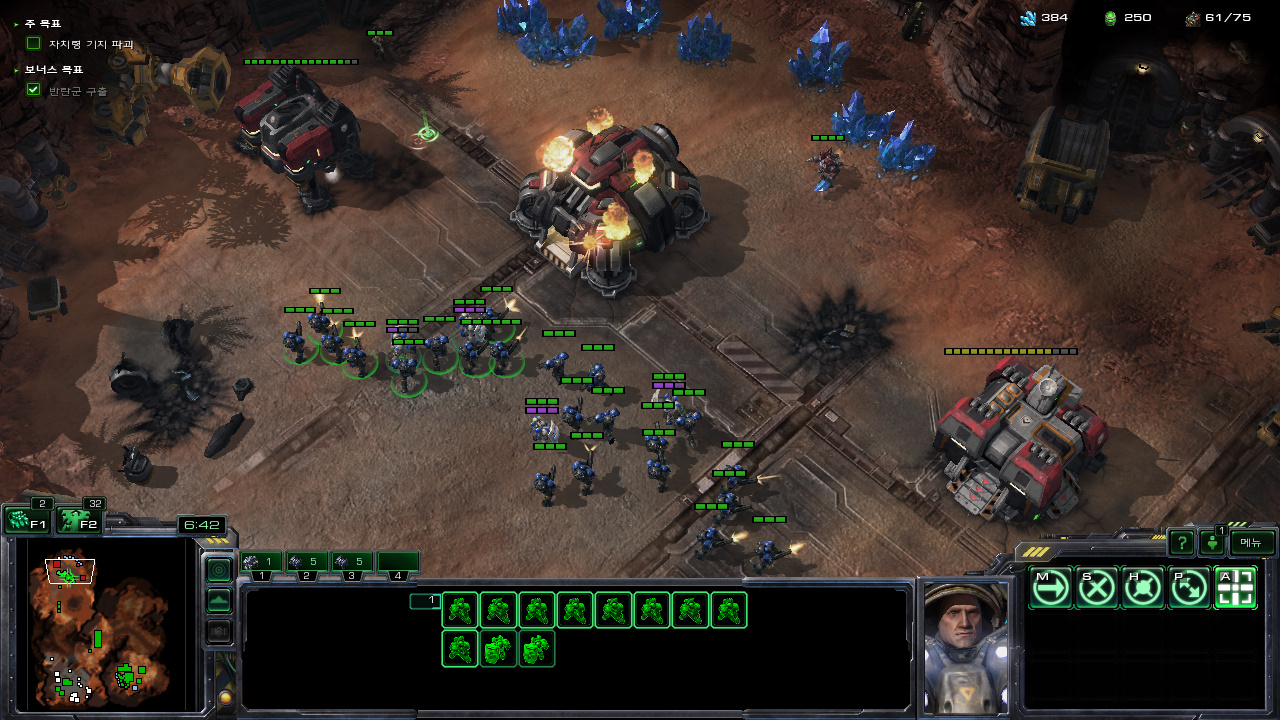This screenshot has width=1280, height=720.
Task: Collapse the main objective header 주 목표
Action: tap(17, 23)
